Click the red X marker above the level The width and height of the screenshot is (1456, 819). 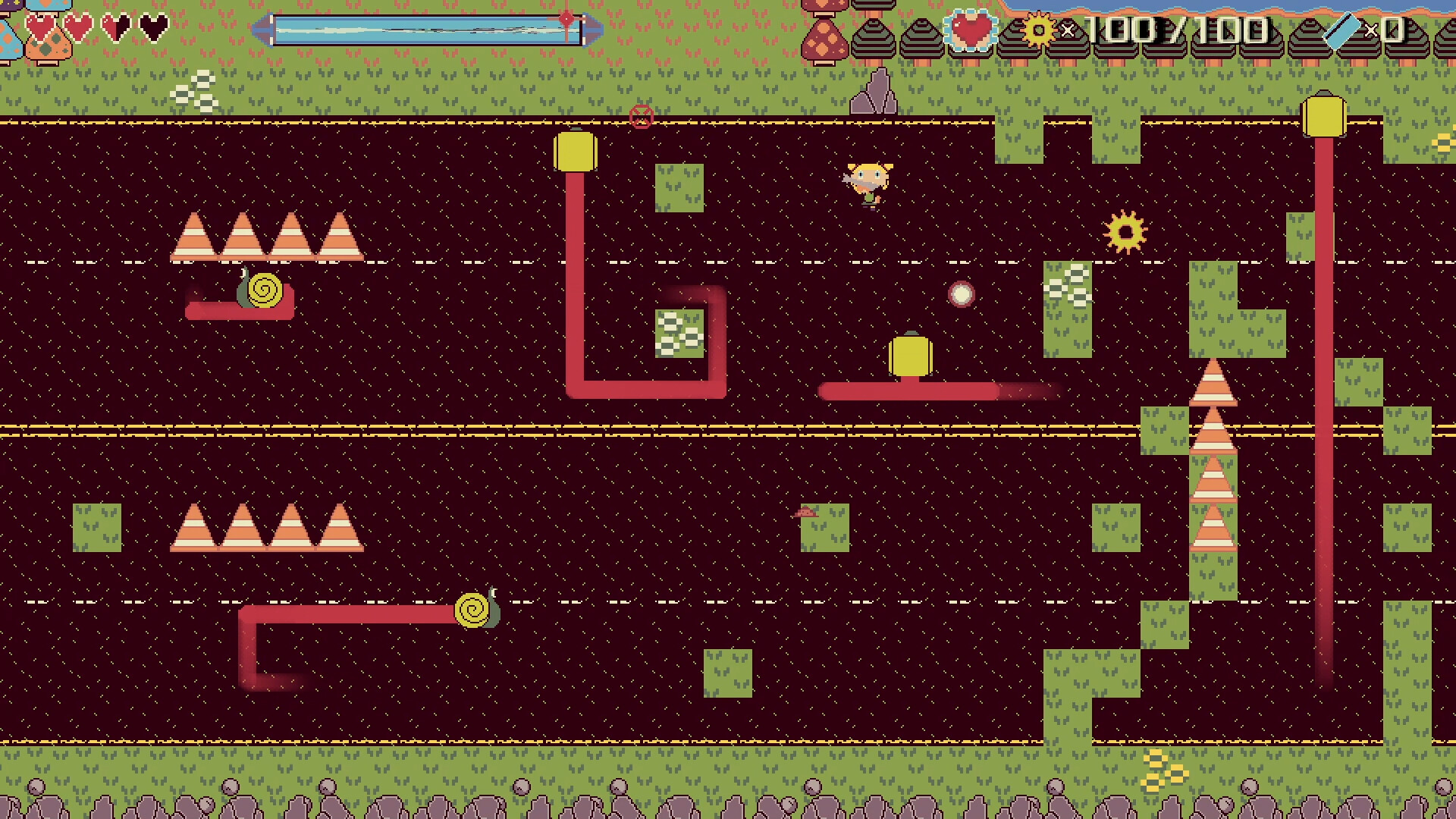641,116
